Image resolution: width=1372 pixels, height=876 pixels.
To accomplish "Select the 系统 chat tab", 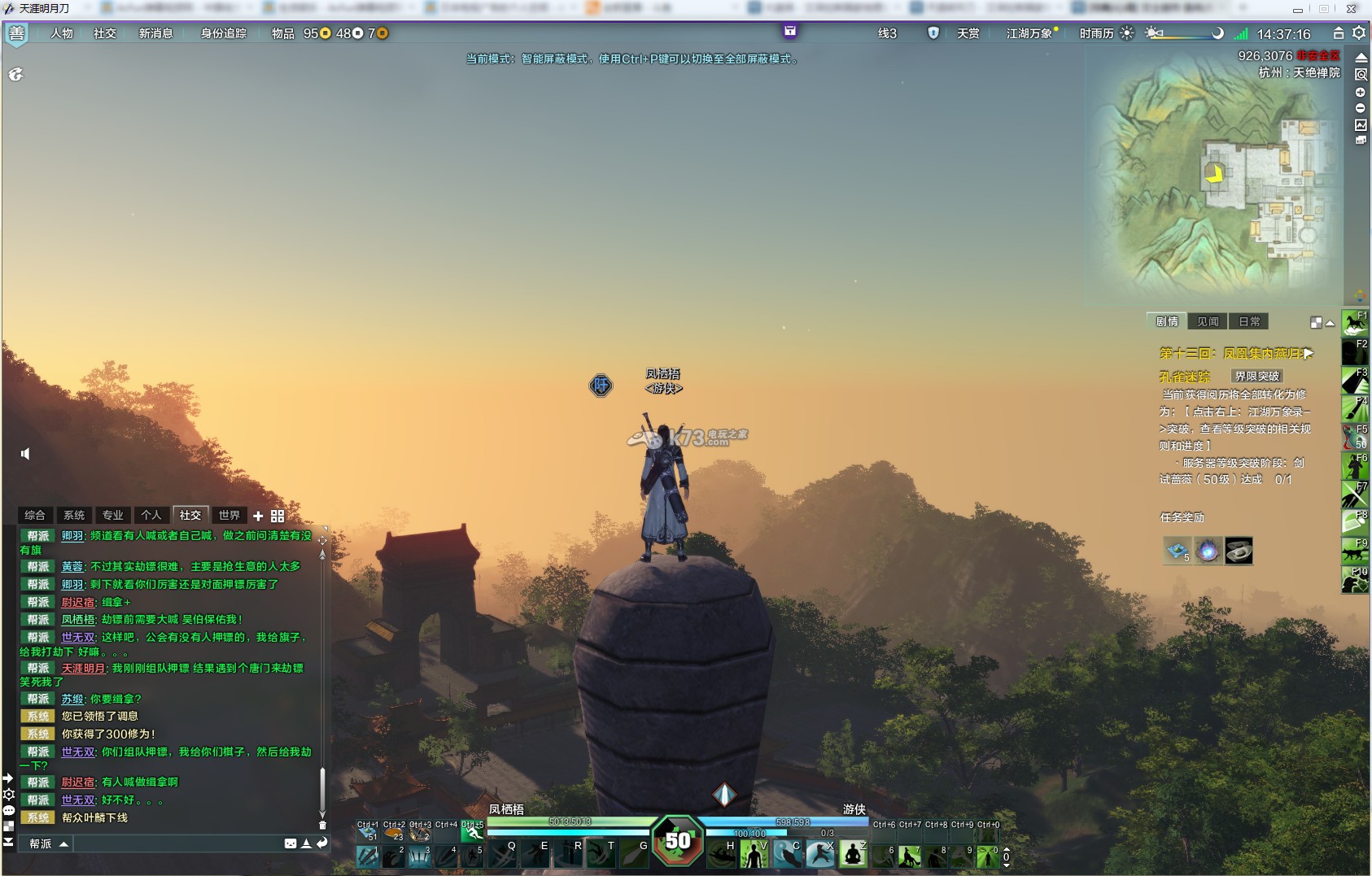I will [x=74, y=515].
